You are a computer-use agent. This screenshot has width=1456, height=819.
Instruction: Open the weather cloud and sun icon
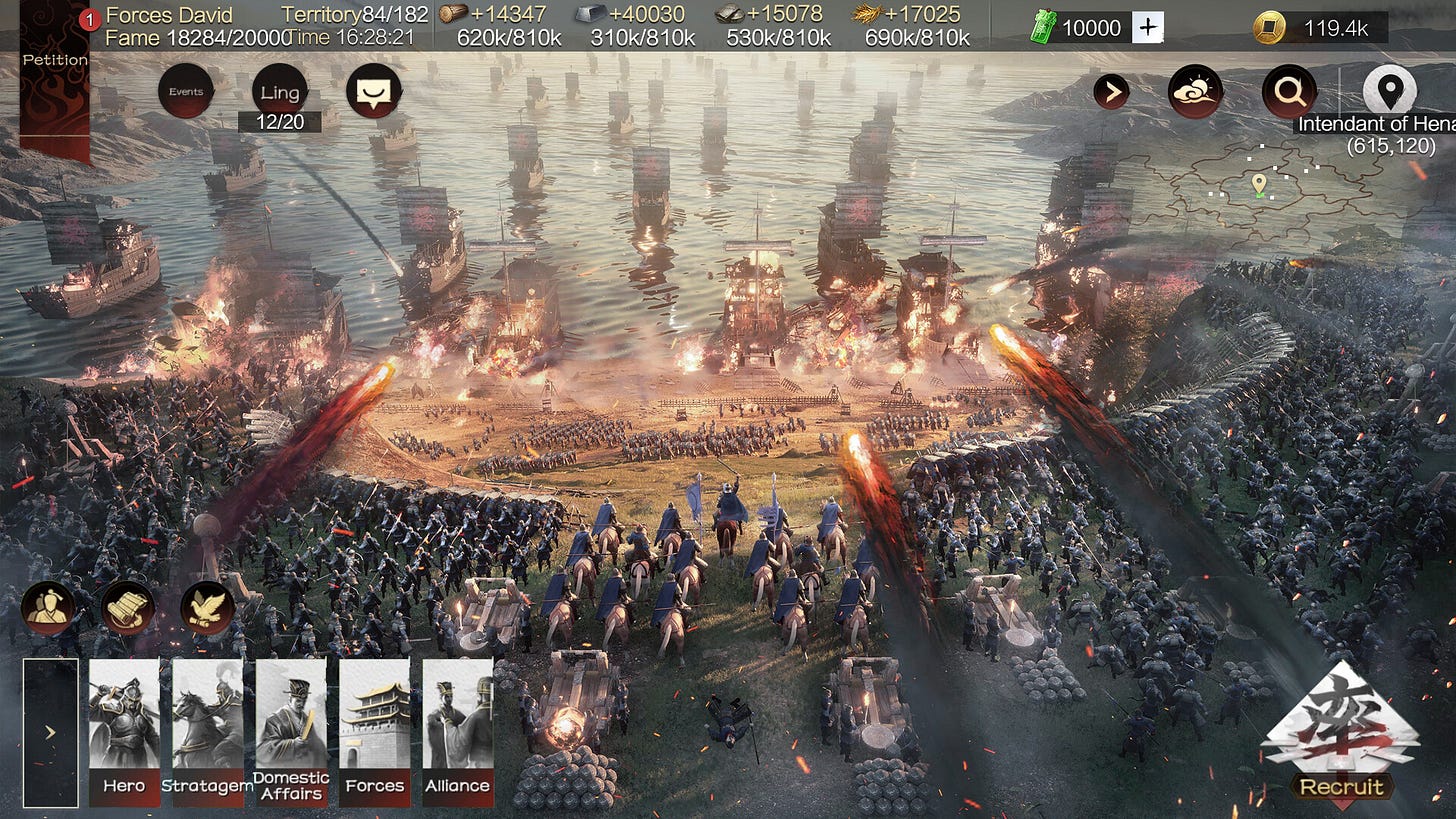point(1196,92)
